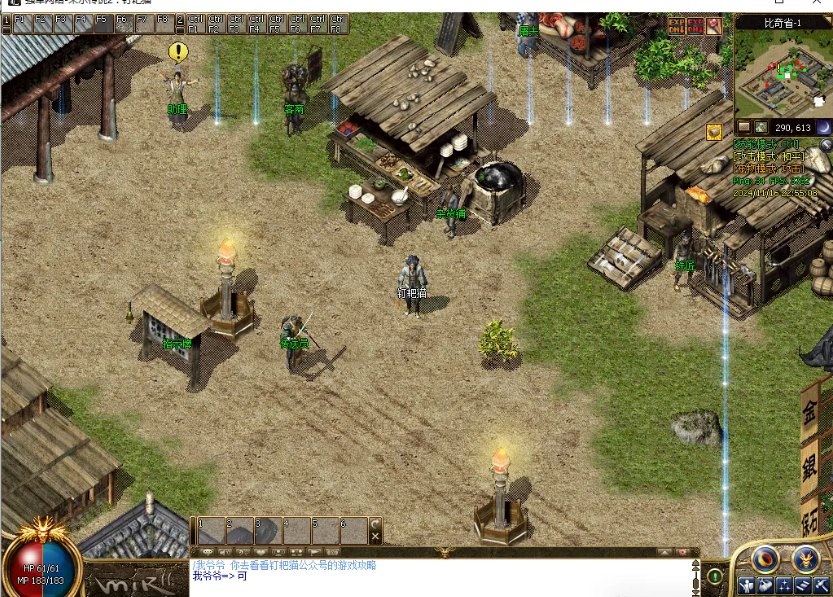Image resolution: width=833 pixels, height=597 pixels.
Task: Toggle the sword icon beside mode text
Action: [x=825, y=145]
